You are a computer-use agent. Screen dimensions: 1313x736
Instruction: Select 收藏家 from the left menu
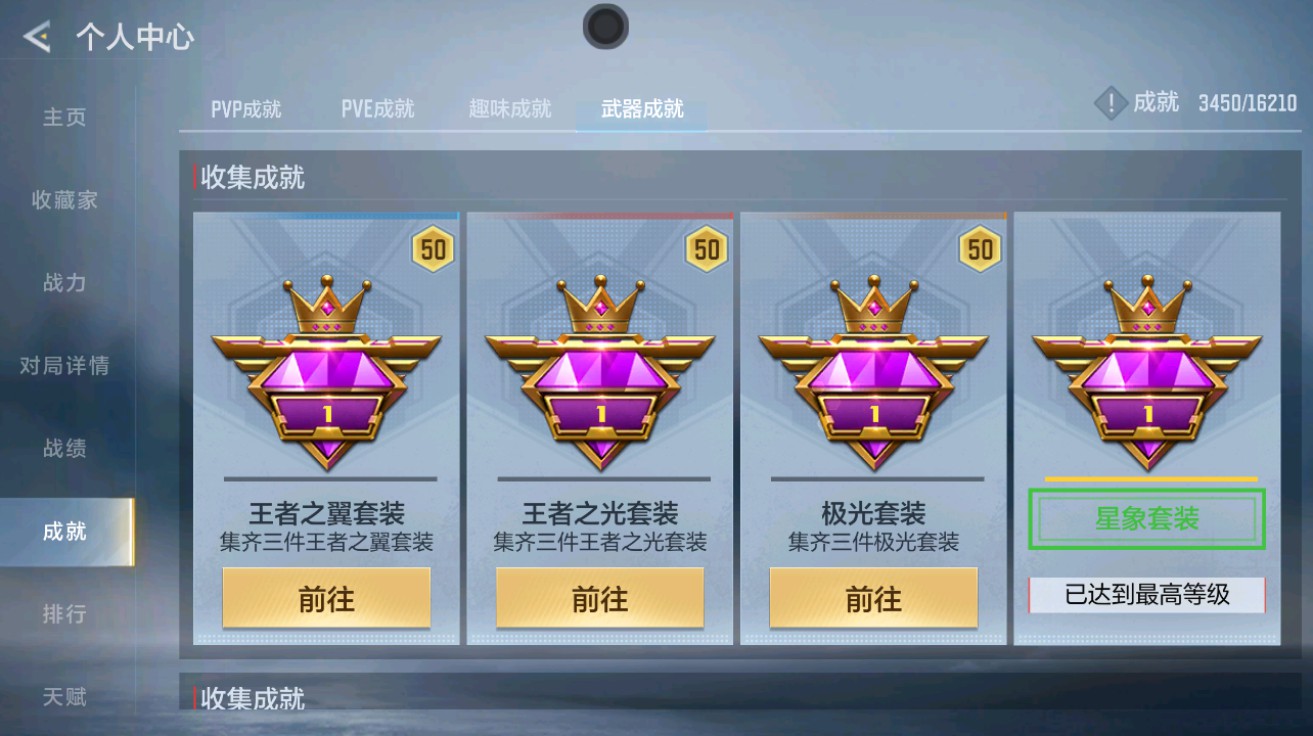point(65,199)
